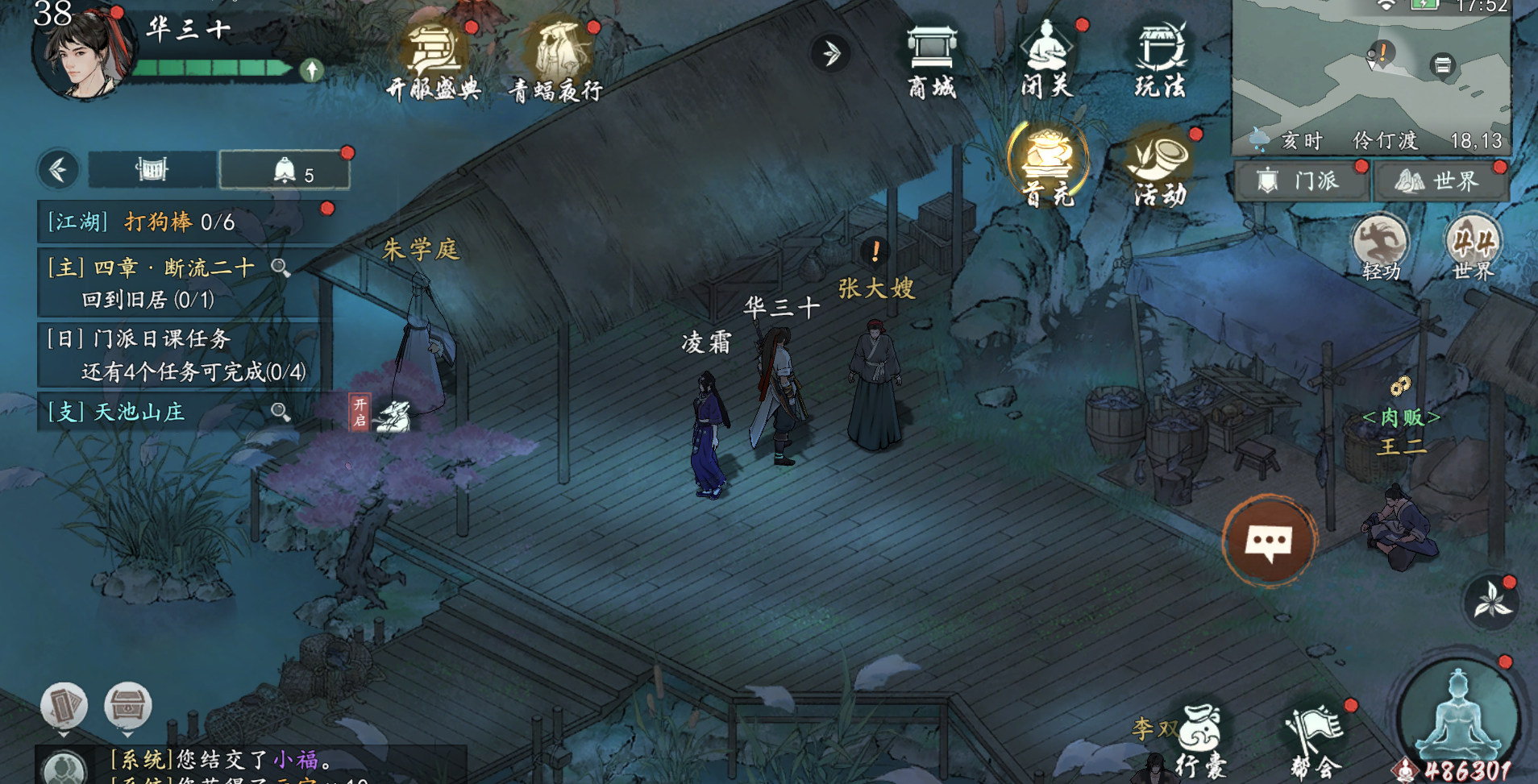This screenshot has height=784, width=1538.
Task: Open the chat speech bubble button
Action: [x=1270, y=541]
